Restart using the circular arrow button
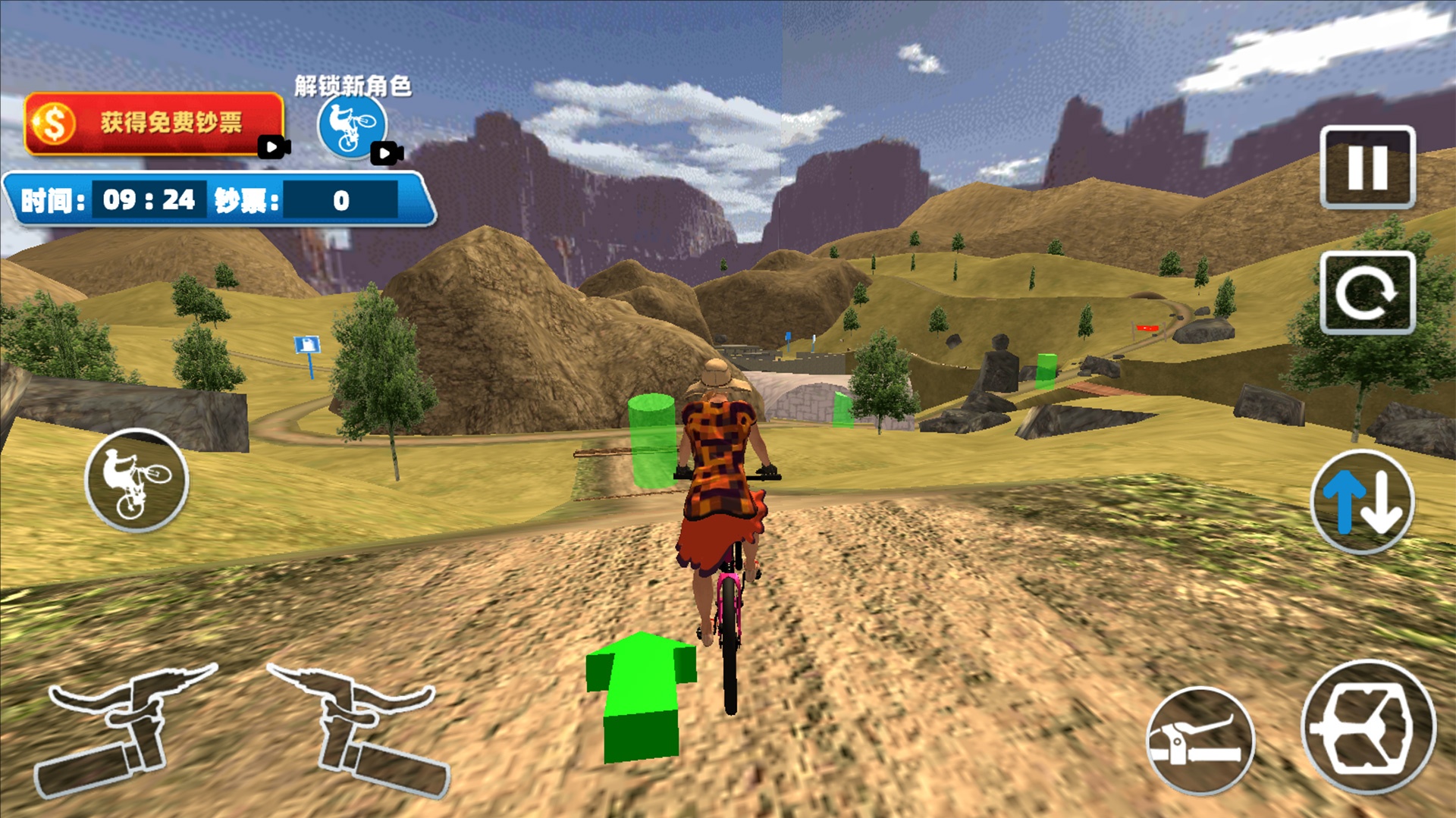Screen dimensions: 1456x818 (1367, 293)
